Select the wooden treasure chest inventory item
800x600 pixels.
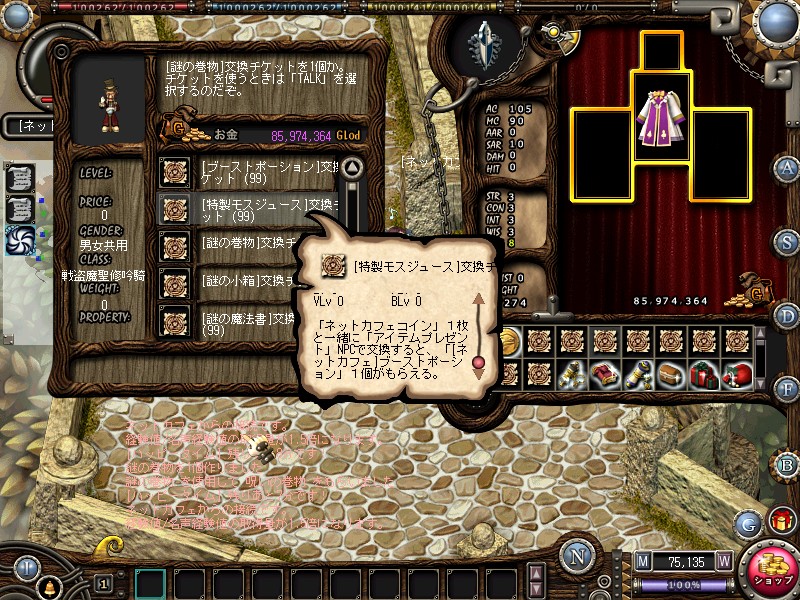(671, 373)
